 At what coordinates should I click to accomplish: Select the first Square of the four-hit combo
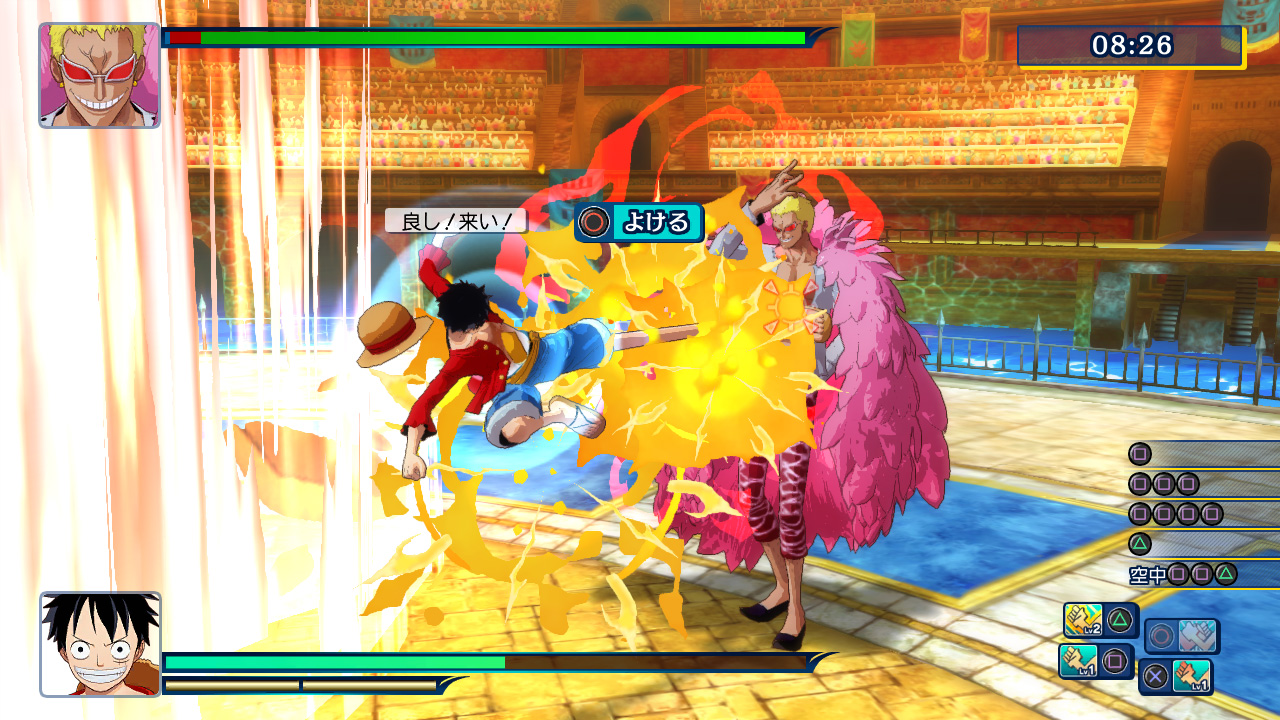[x=1138, y=513]
